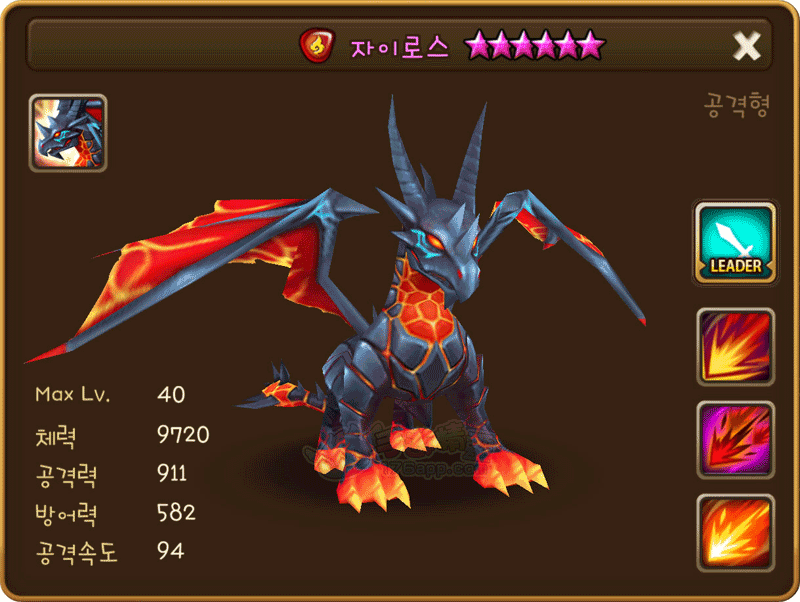Viewport: 800px width, 602px height.
Task: Select the dragon portrait thumbnail
Action: (68, 133)
